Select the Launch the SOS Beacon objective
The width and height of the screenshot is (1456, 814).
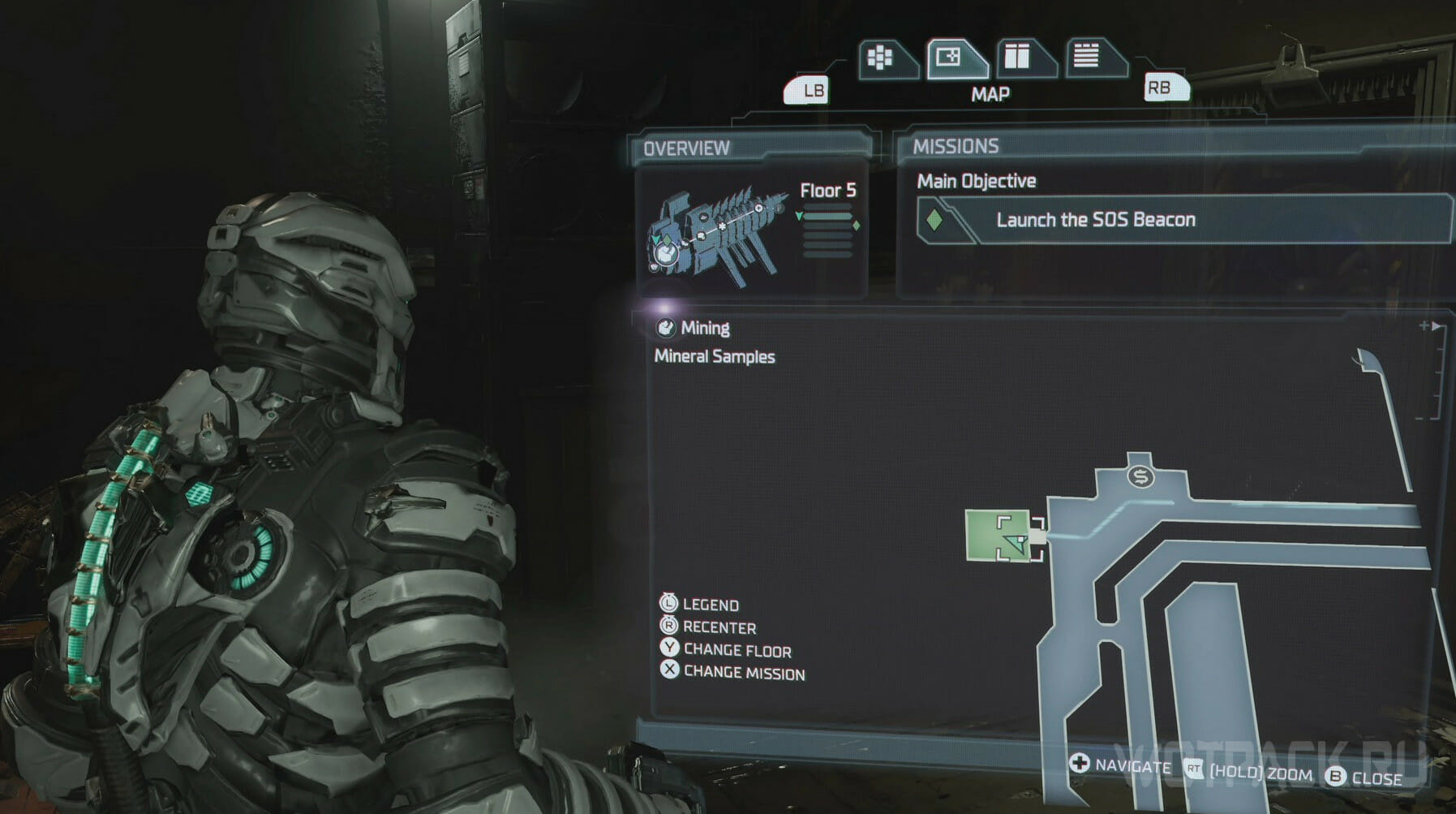[1095, 220]
